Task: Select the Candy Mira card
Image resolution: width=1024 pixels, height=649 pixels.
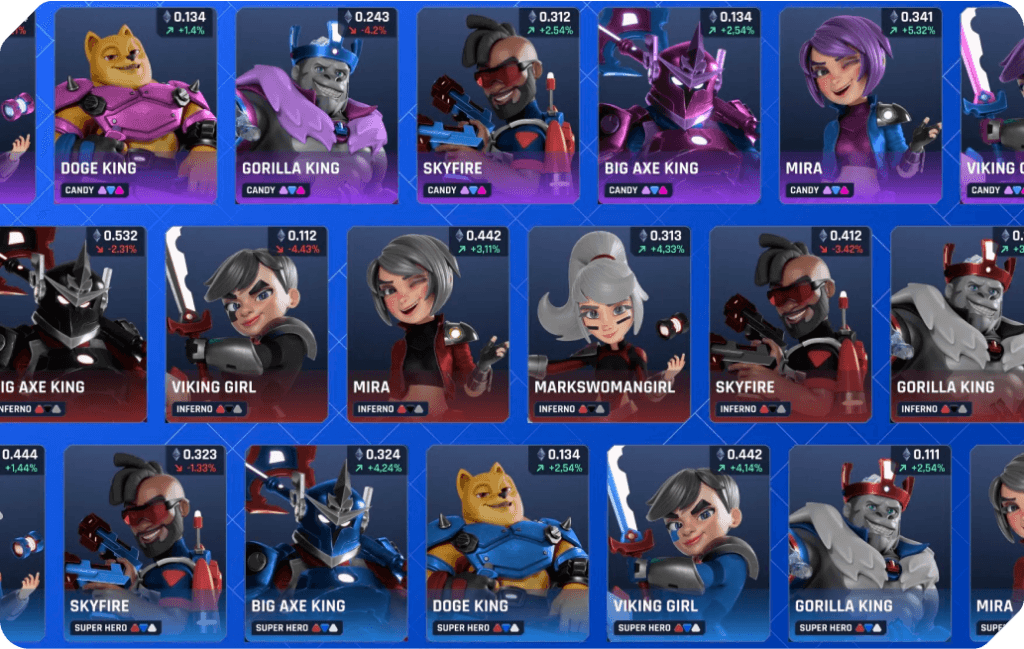Action: tap(860, 106)
